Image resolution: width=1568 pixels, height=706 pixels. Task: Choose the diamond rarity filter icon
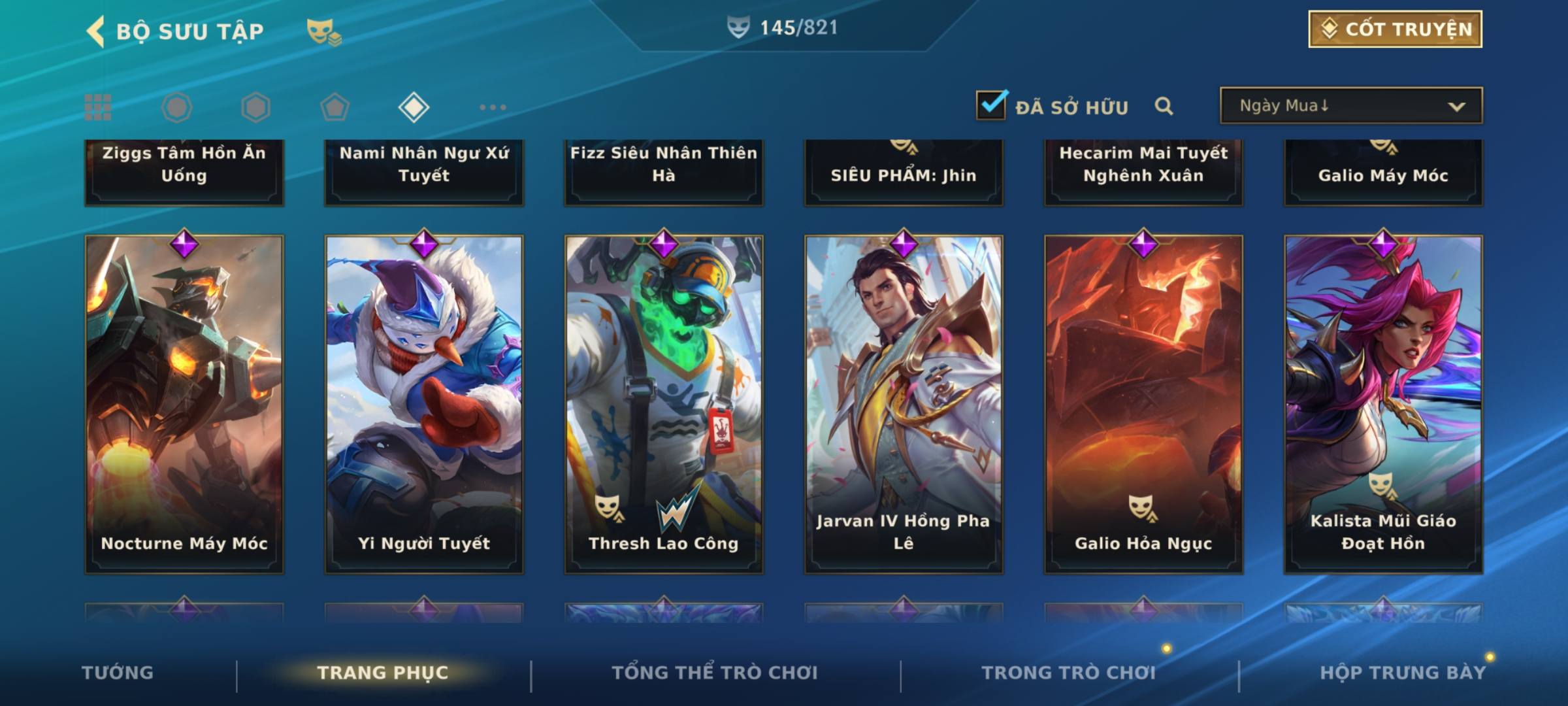(414, 107)
